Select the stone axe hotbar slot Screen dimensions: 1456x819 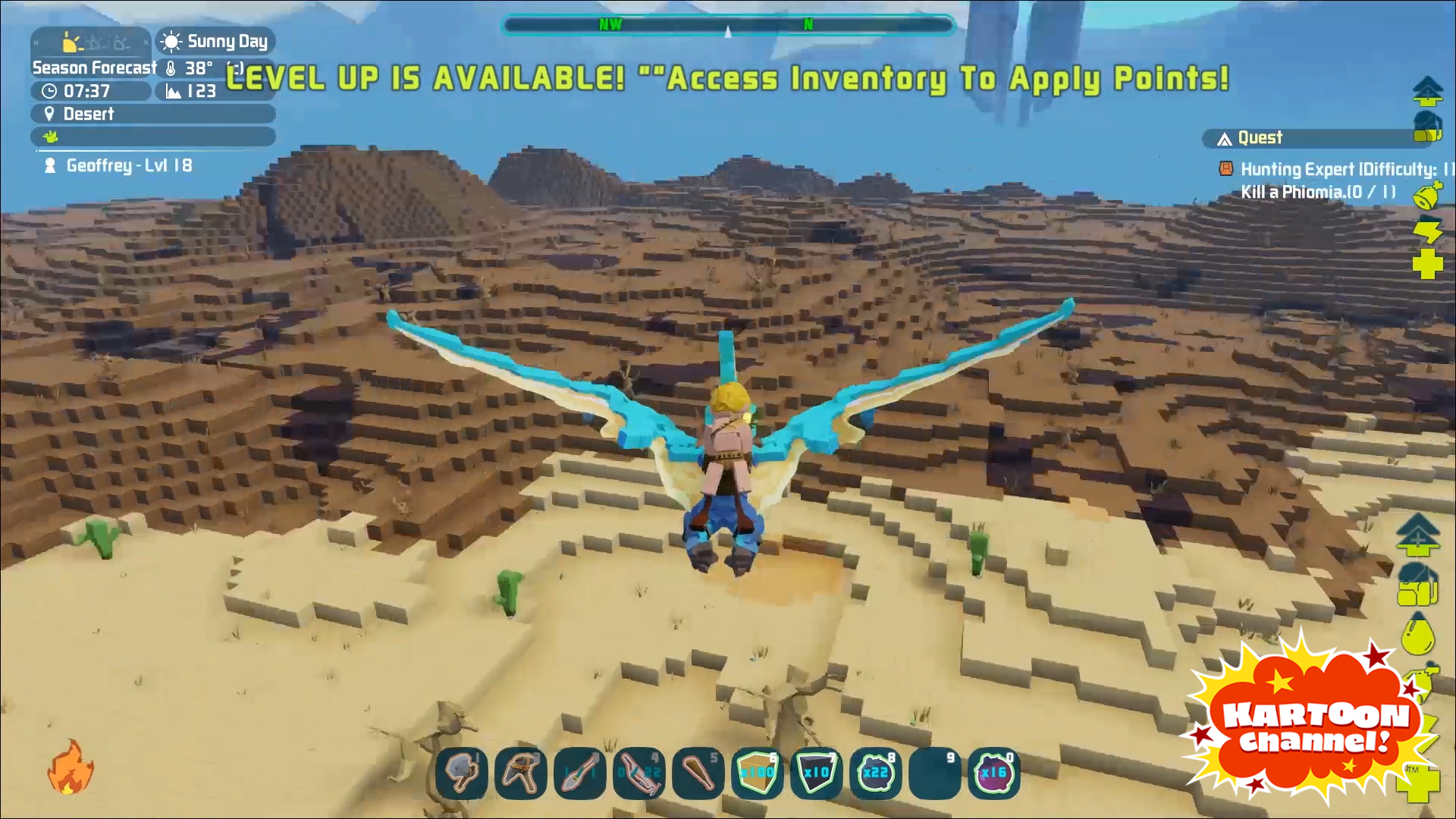pyautogui.click(x=462, y=773)
